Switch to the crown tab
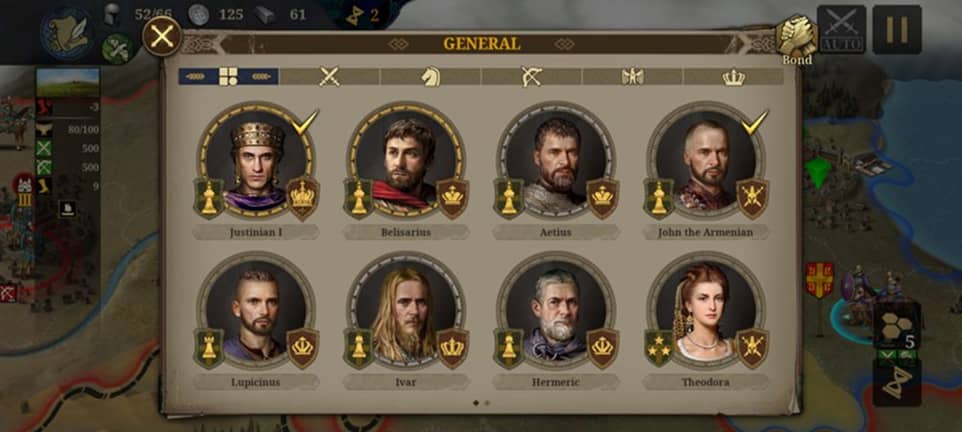The width and height of the screenshot is (962, 432). click(733, 76)
